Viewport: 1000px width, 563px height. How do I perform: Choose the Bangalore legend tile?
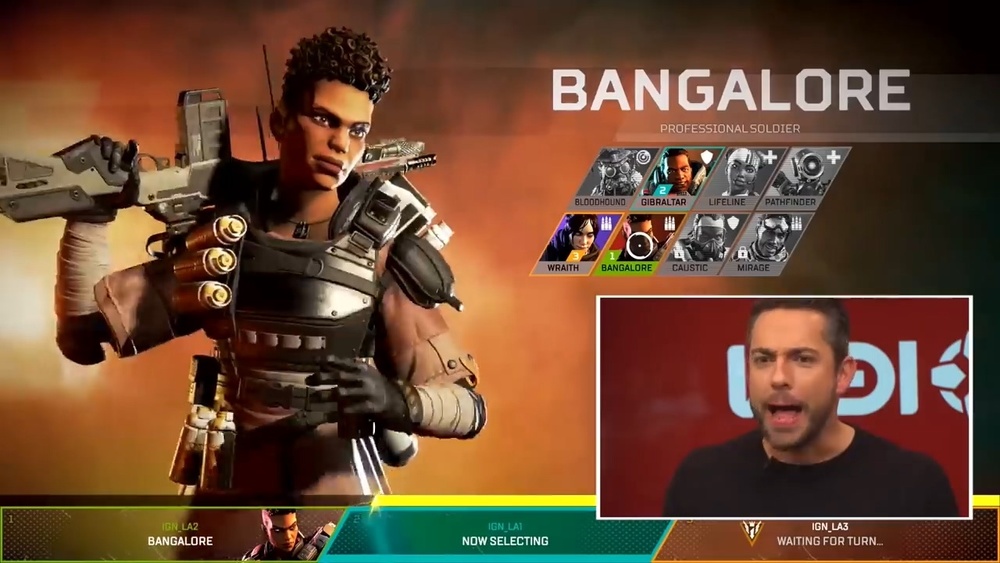633,242
